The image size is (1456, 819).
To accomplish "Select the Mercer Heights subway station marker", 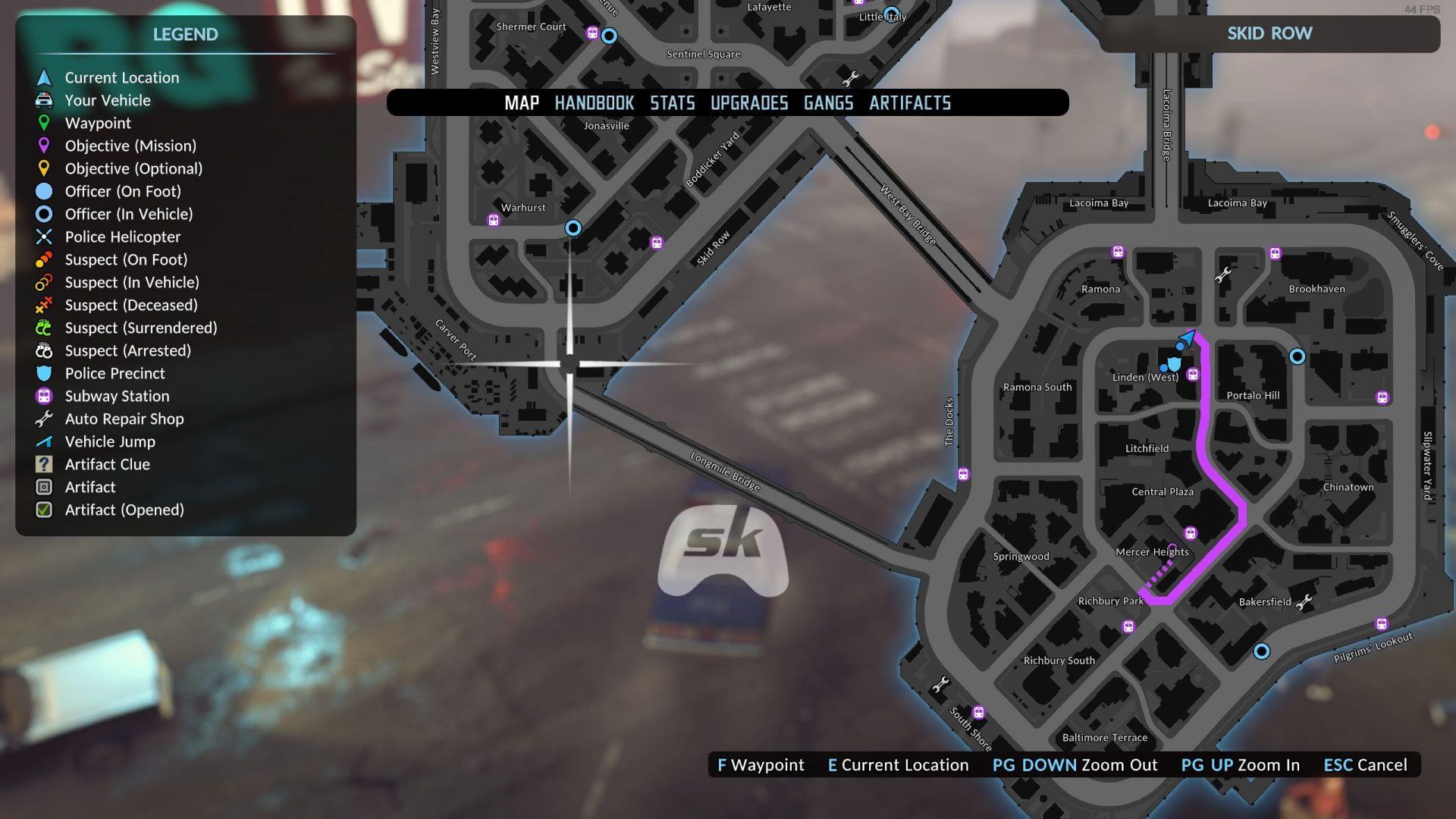I will tap(1191, 533).
